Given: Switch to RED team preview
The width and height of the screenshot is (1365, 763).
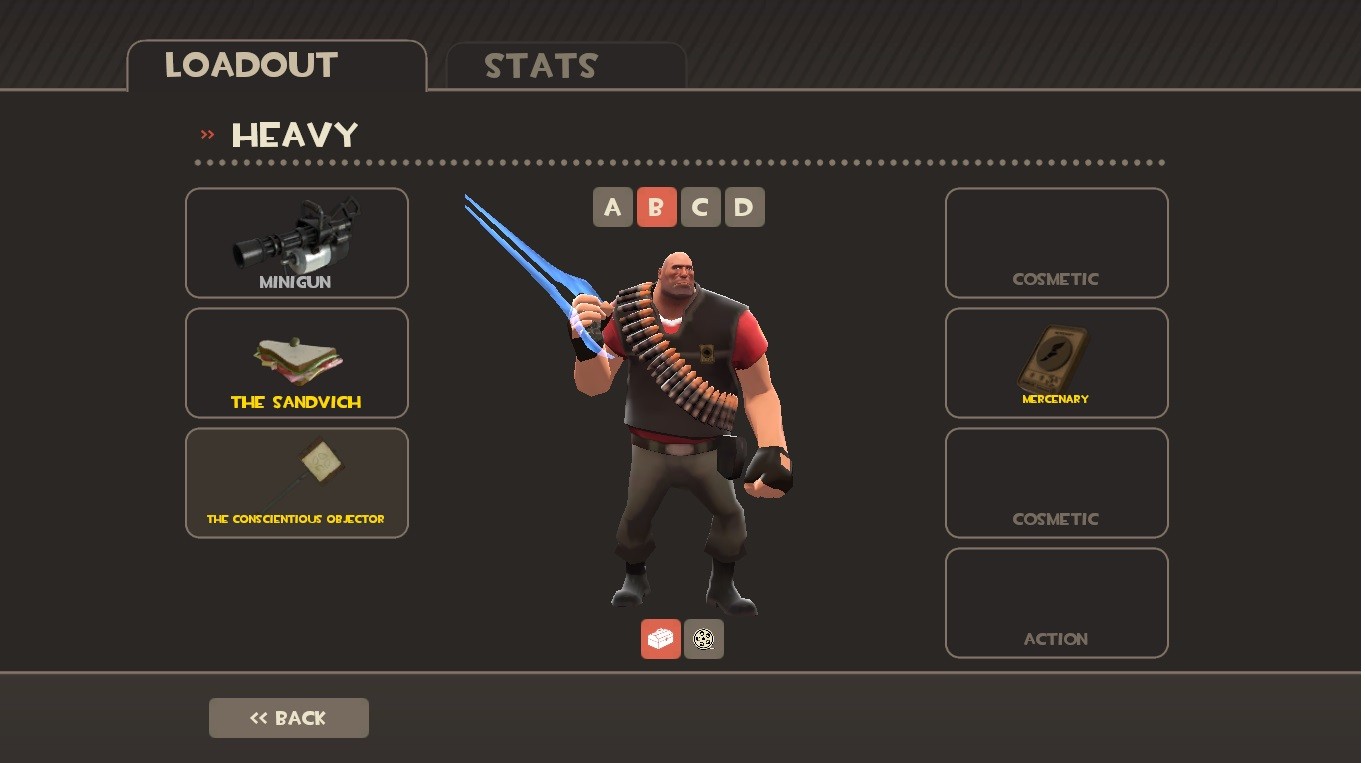Looking at the screenshot, I should tap(660, 638).
